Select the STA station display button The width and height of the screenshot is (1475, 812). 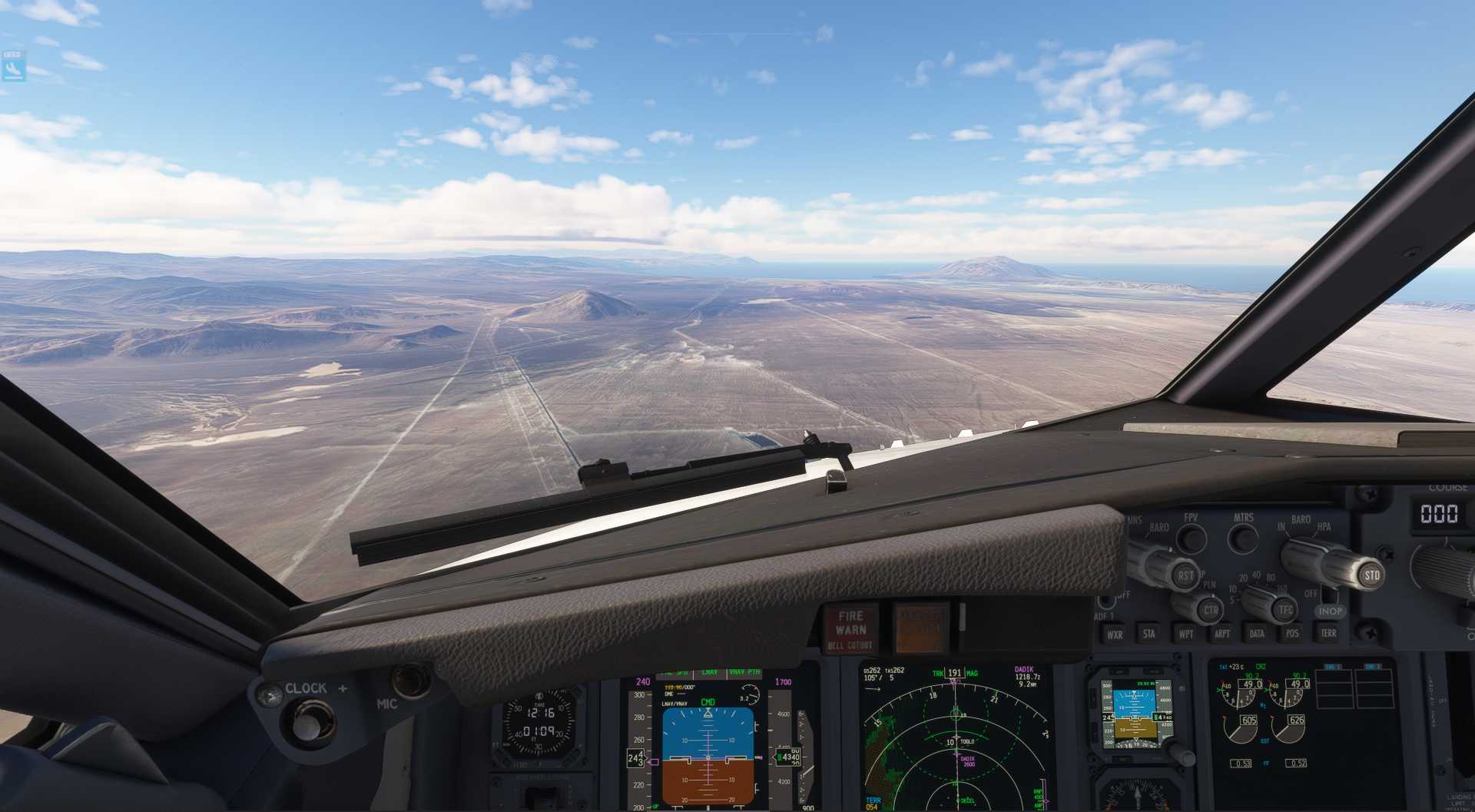pos(1150,635)
